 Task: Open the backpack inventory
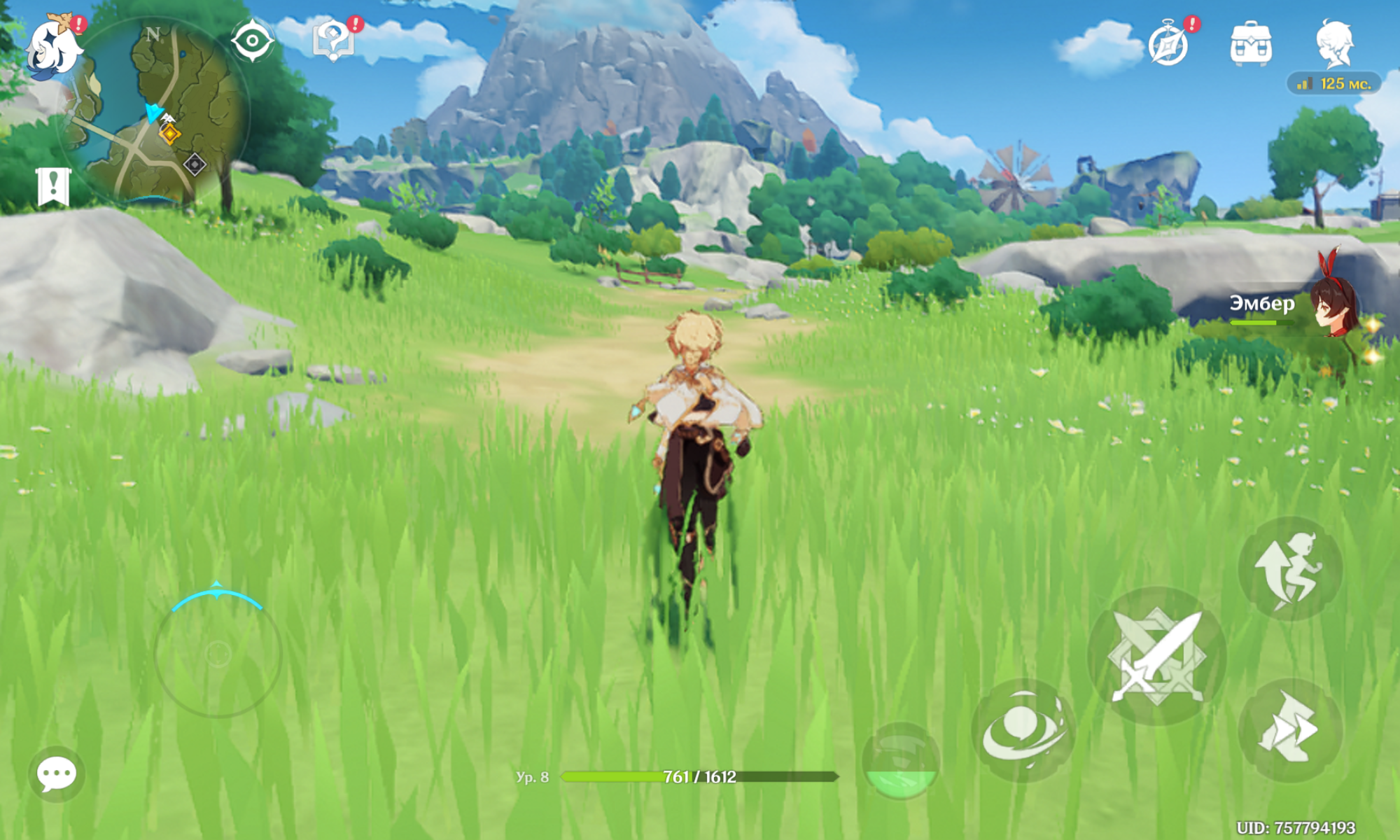[1251, 43]
